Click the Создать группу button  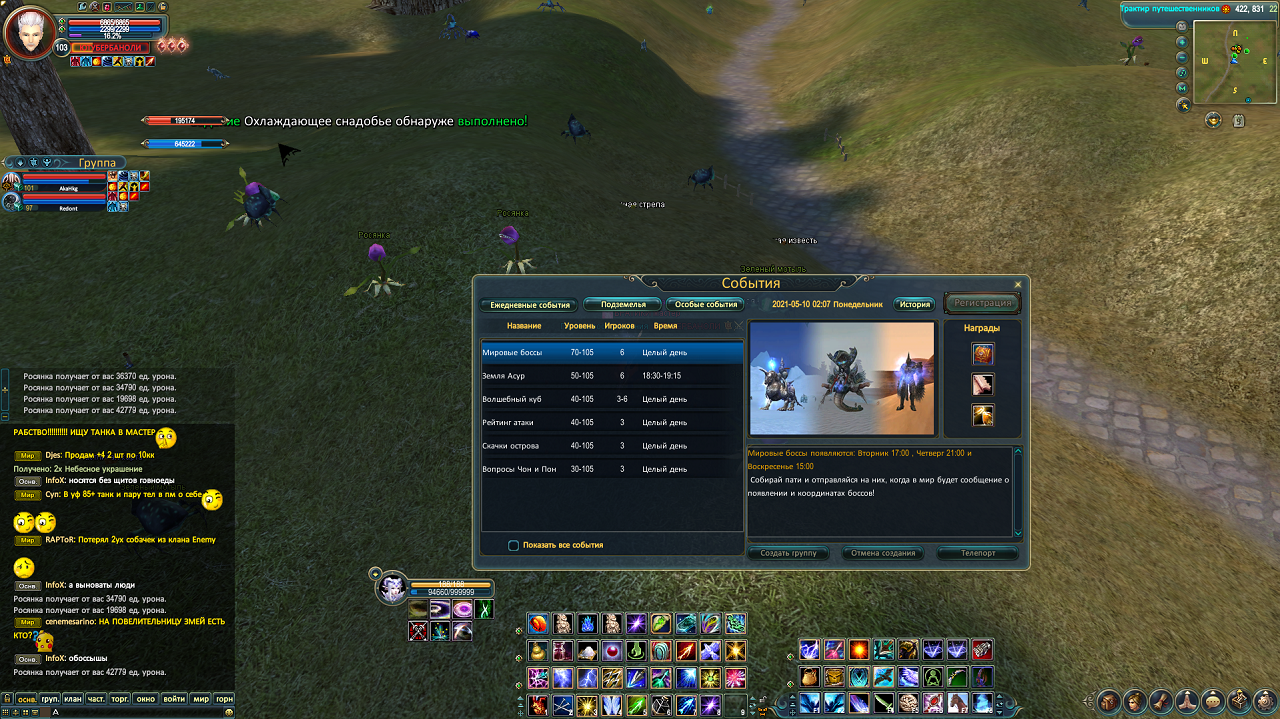[788, 553]
